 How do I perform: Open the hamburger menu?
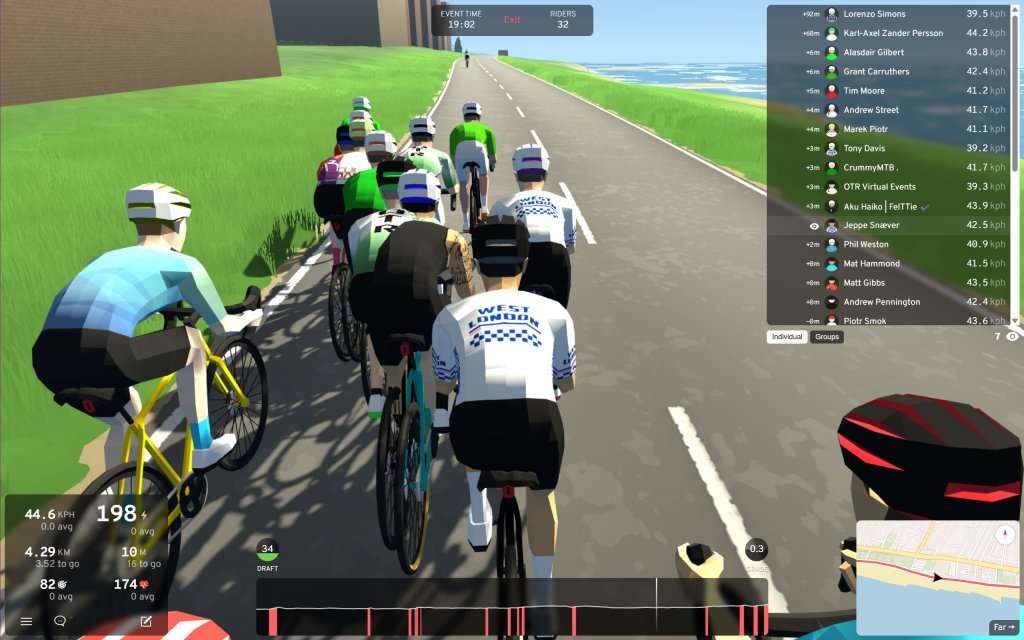pos(27,621)
